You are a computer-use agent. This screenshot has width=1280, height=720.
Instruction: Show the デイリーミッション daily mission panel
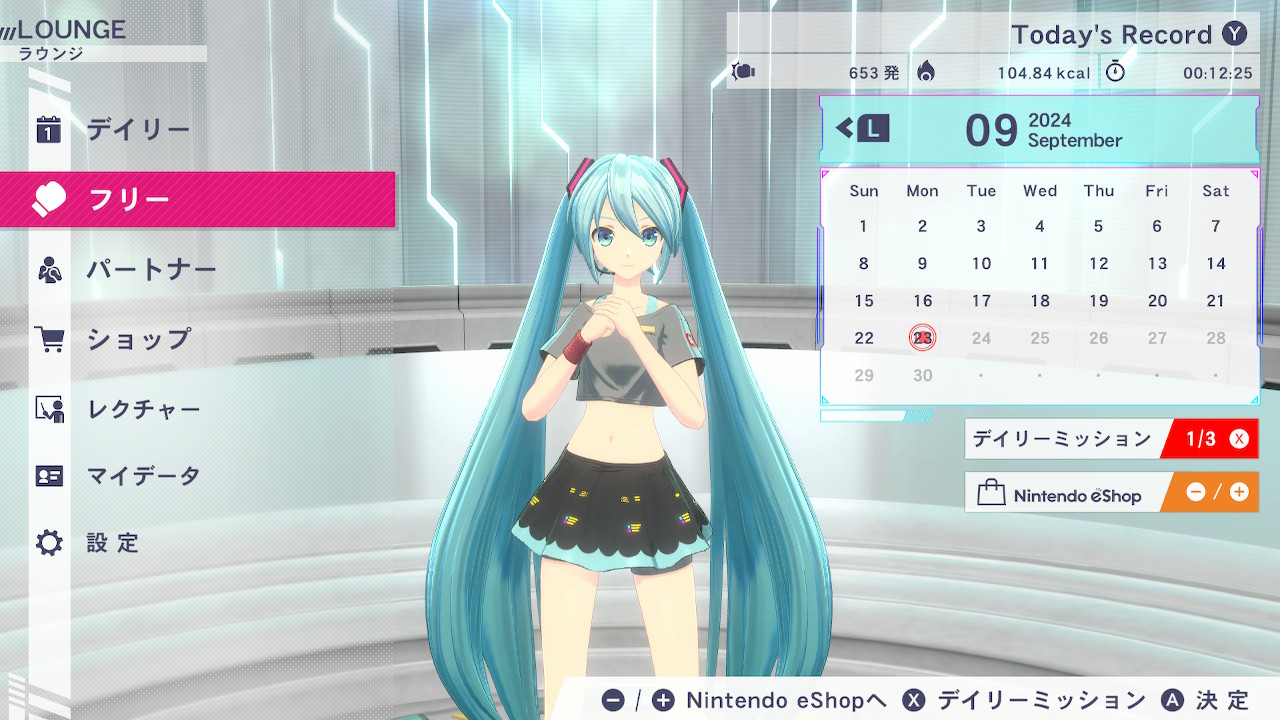1110,439
